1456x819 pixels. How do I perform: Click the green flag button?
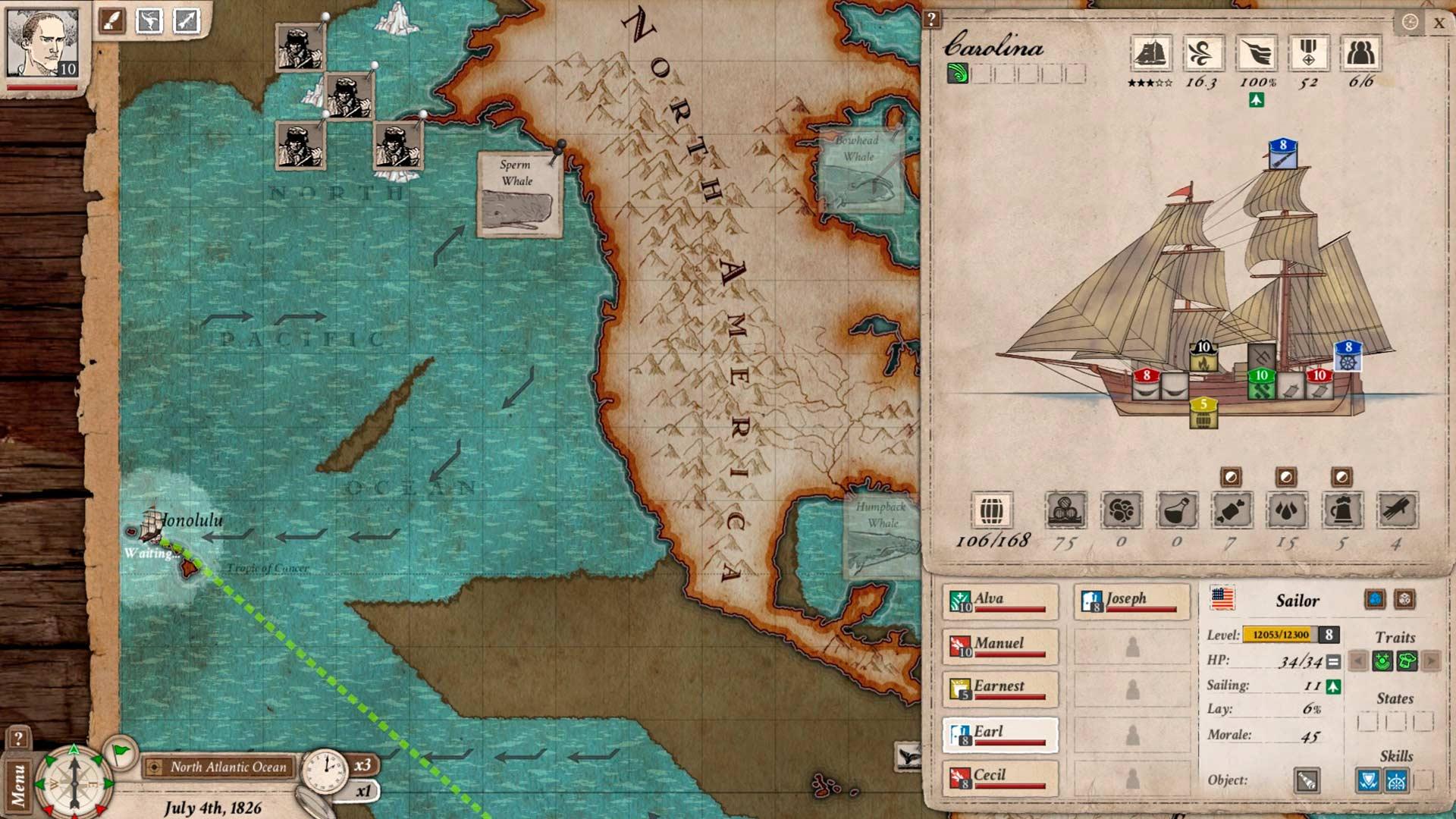point(121,752)
